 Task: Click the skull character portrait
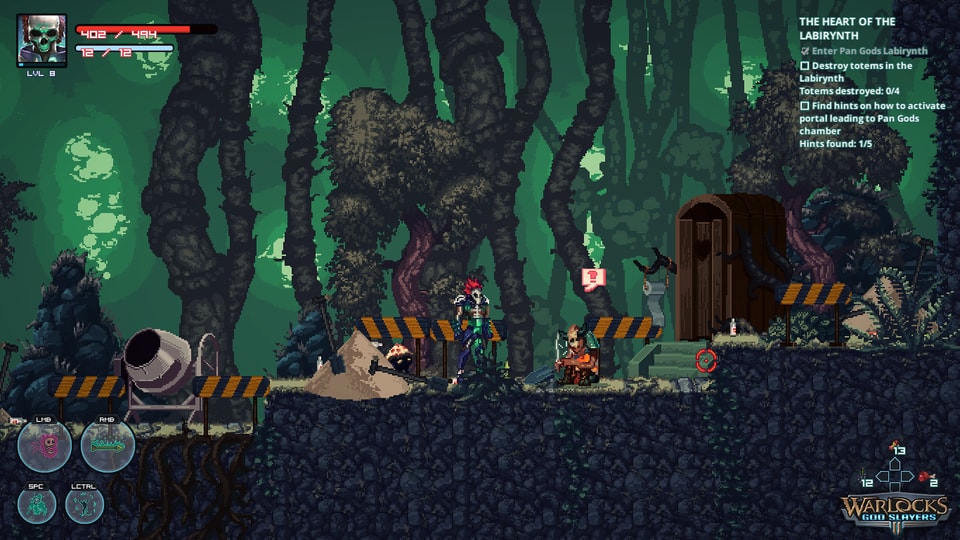(41, 39)
